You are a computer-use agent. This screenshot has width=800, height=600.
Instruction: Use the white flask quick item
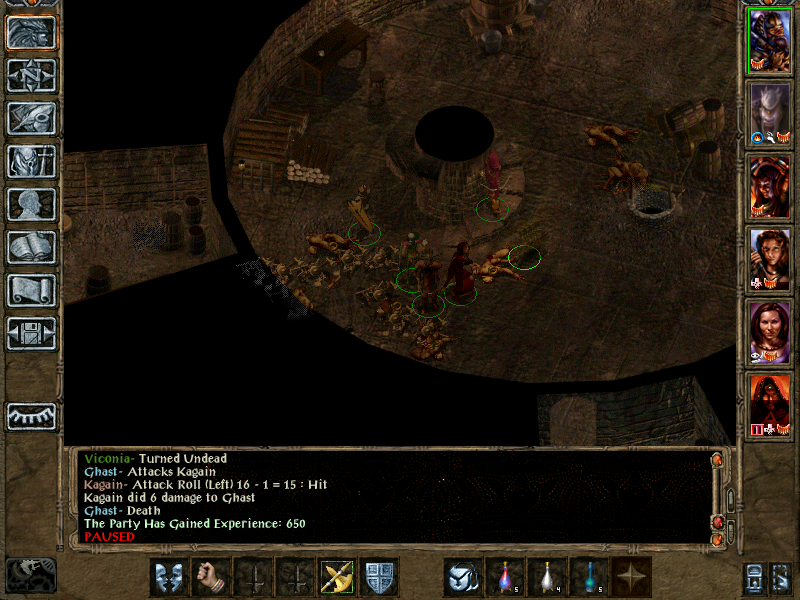(x=547, y=577)
